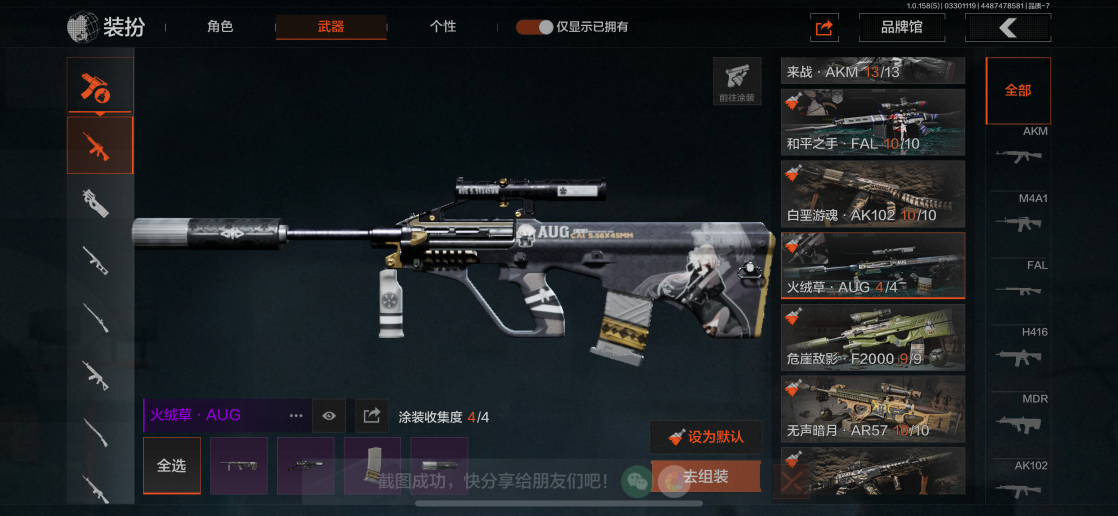The width and height of the screenshot is (1118, 516).
Task: Set skin as default with 设为默认
Action: [x=705, y=437]
